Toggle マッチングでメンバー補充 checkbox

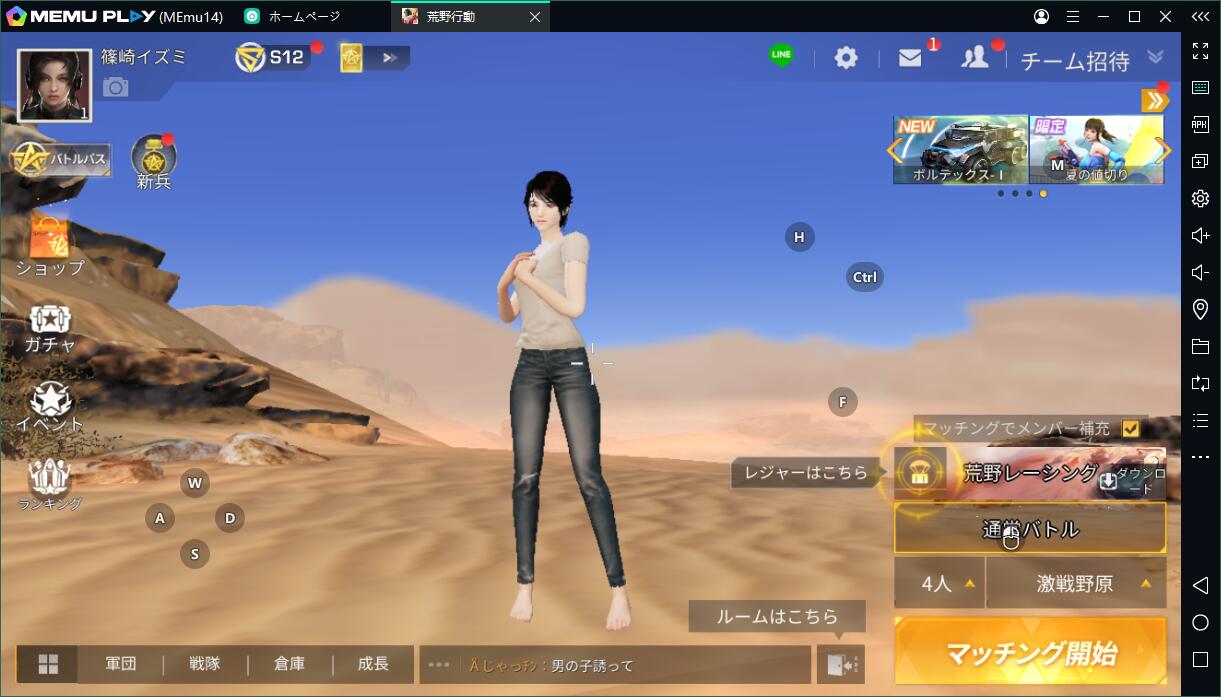pos(1131,428)
